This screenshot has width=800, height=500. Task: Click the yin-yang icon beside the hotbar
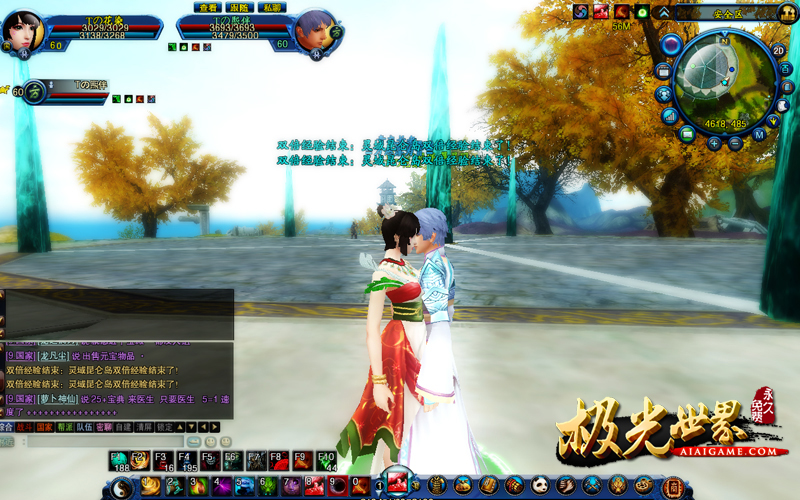coord(122,487)
